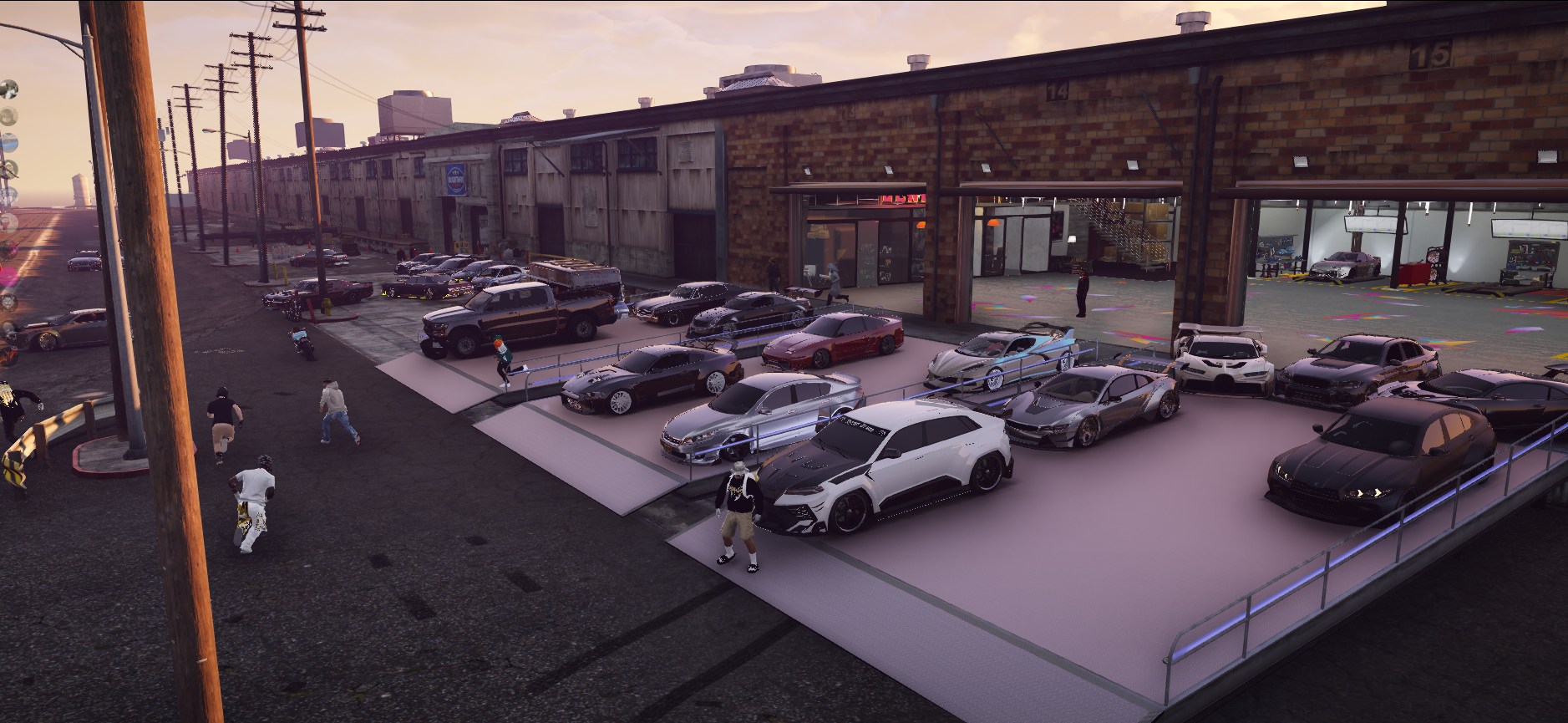The image size is (1568, 723).
Task: Click the topmost black-and-white overlay avatar
Action: coord(8,89)
